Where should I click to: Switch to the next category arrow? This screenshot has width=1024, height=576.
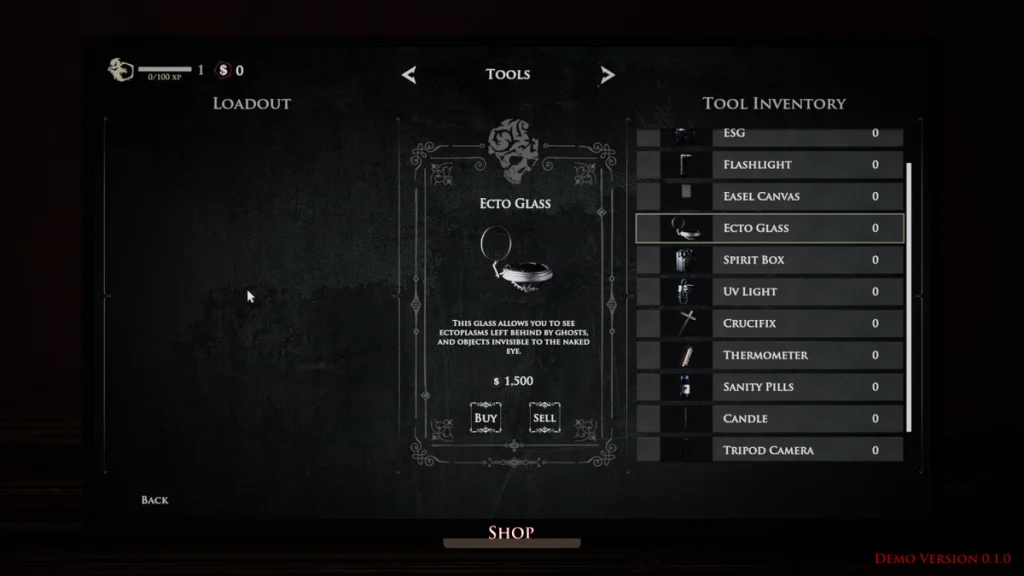click(607, 75)
